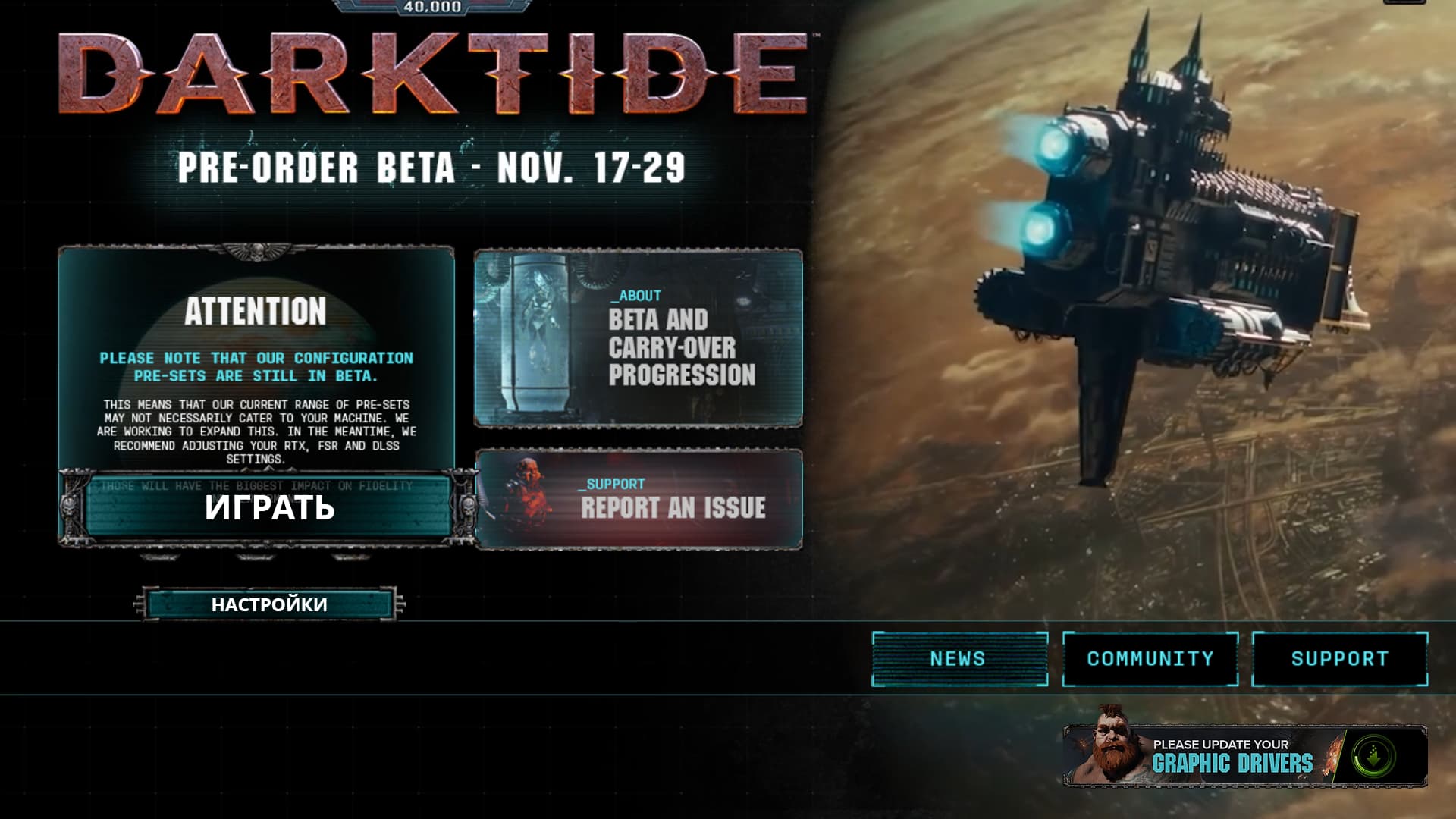
Task: Switch to the News tab
Action: coord(959,658)
